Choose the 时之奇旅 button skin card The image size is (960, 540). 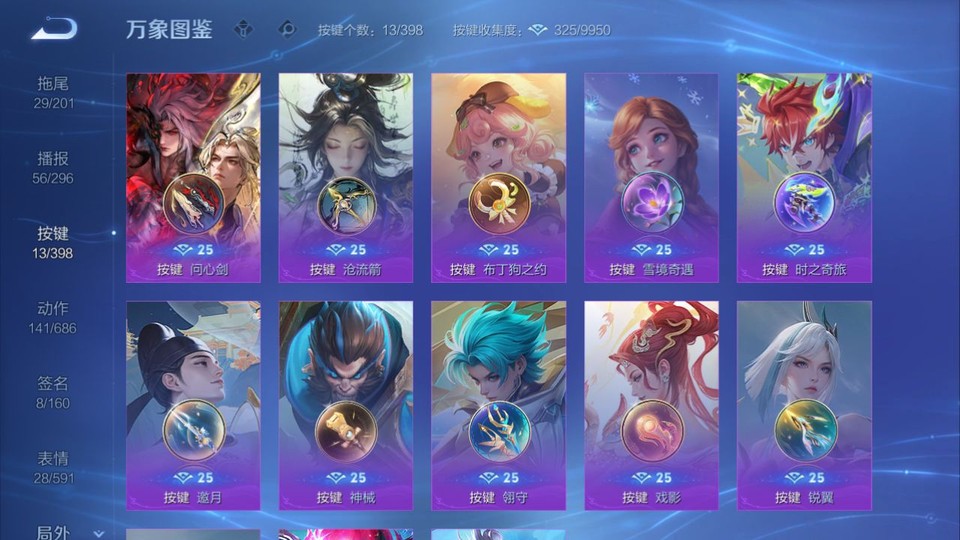(x=804, y=178)
